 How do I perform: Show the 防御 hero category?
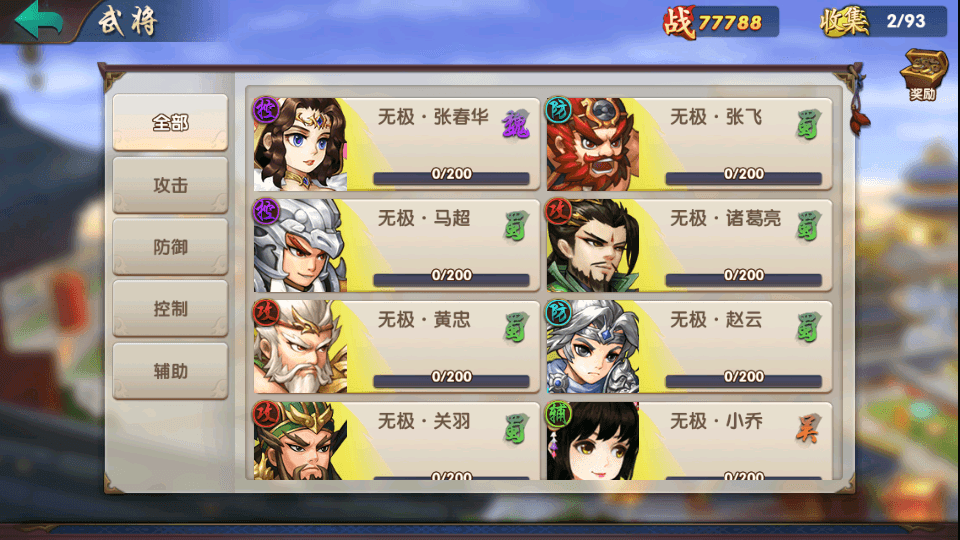[x=170, y=247]
